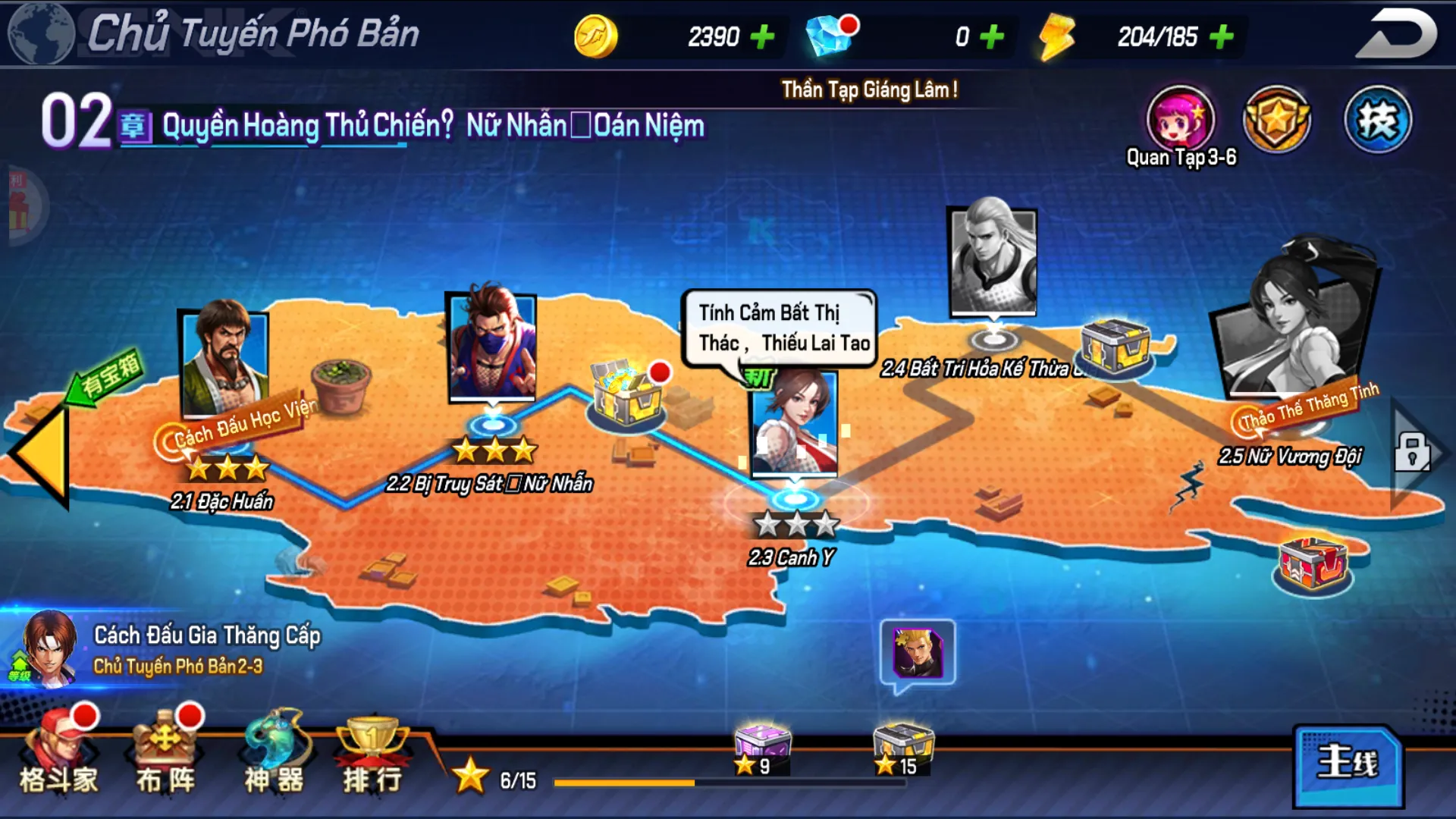Open the gold star badge icon
Screen dimensions: 1456x819
click(x=1277, y=120)
